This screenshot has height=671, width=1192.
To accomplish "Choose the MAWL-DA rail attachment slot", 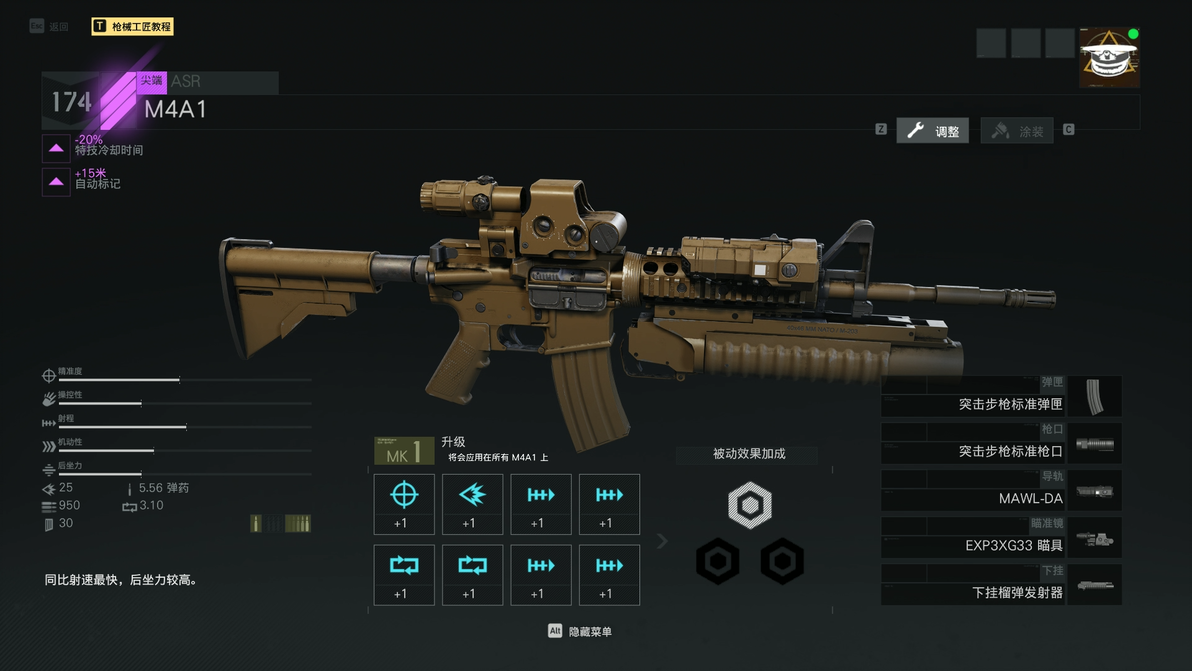I will pyautogui.click(x=1001, y=491).
